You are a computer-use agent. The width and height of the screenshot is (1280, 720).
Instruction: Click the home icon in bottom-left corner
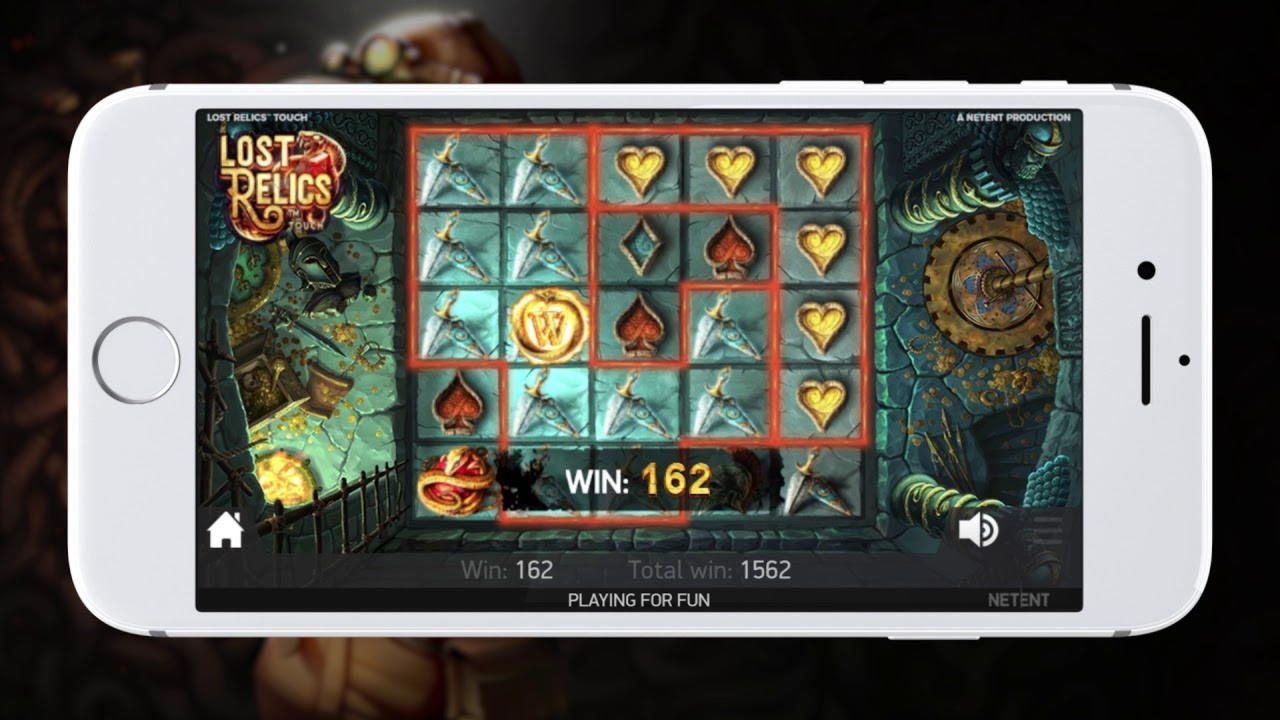pyautogui.click(x=224, y=530)
